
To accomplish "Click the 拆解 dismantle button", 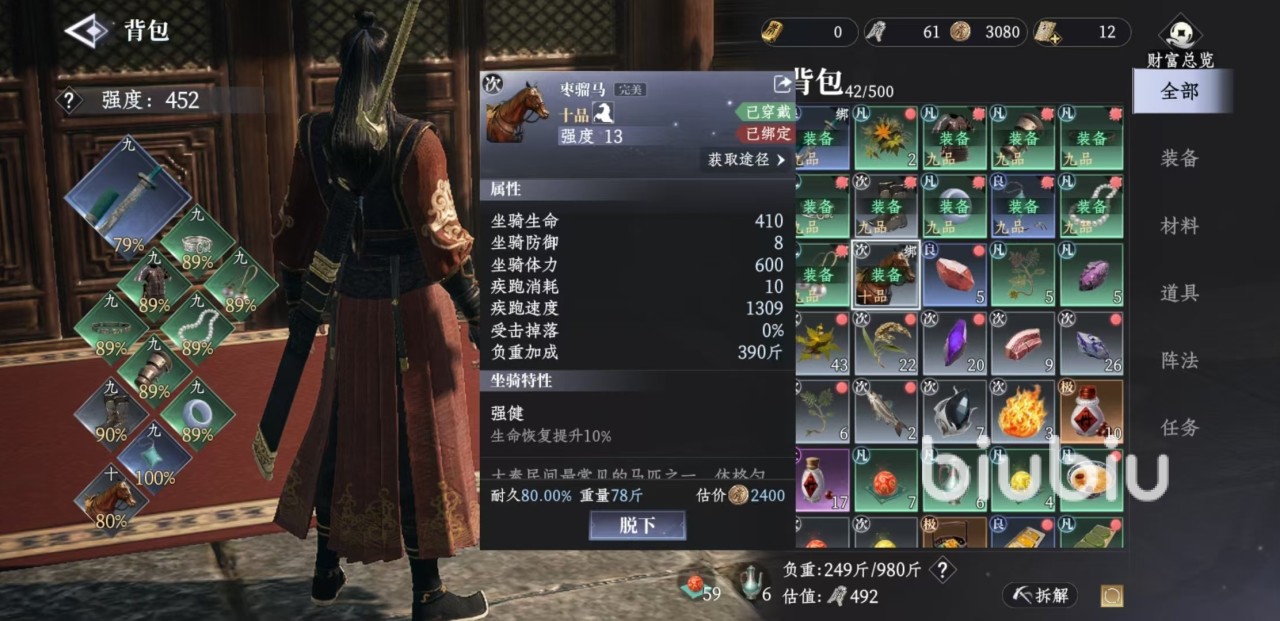I will 1040,595.
